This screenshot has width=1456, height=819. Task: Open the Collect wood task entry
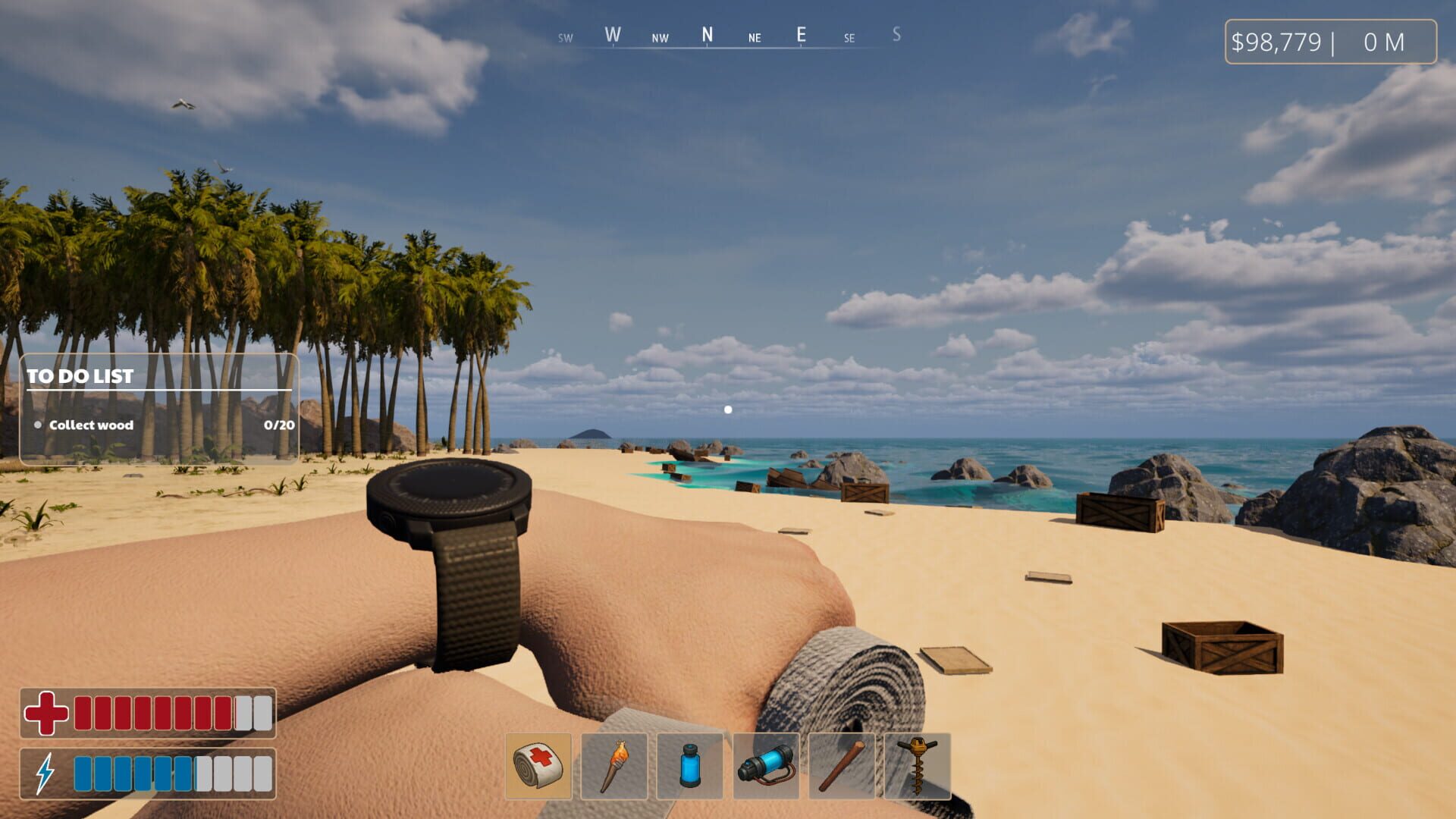coord(90,425)
